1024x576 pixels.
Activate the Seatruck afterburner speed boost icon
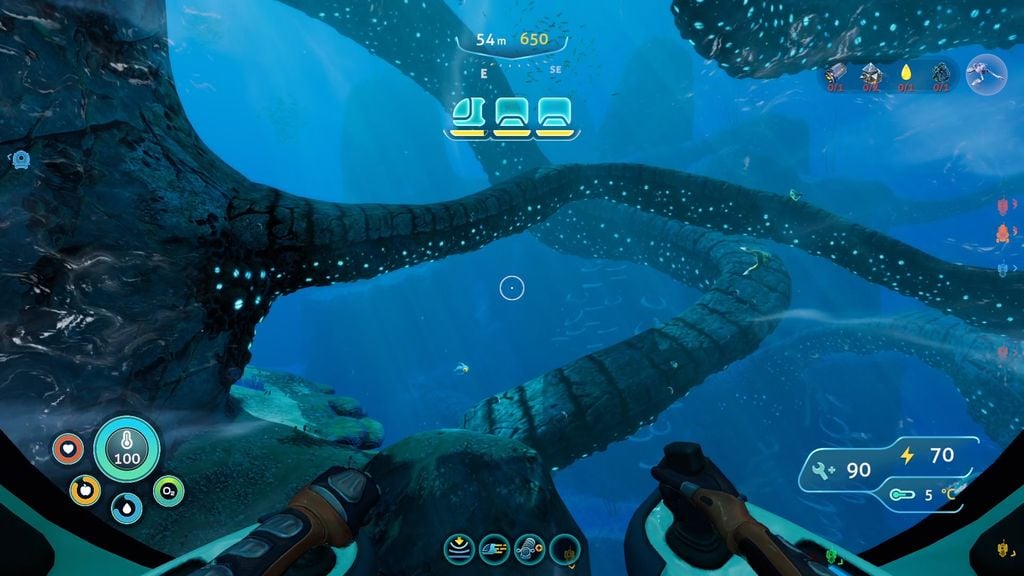point(495,547)
